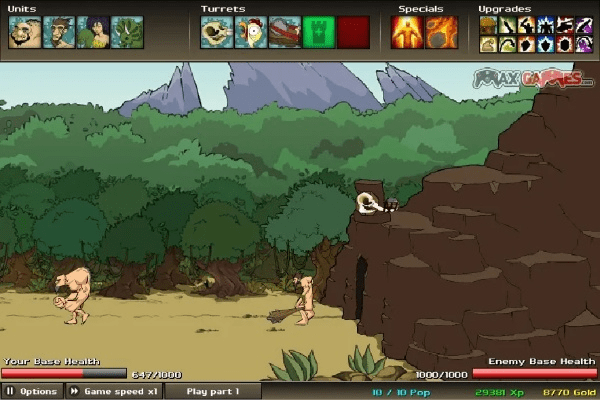
Task: Activate the flaming meteor special
Action: click(442, 32)
